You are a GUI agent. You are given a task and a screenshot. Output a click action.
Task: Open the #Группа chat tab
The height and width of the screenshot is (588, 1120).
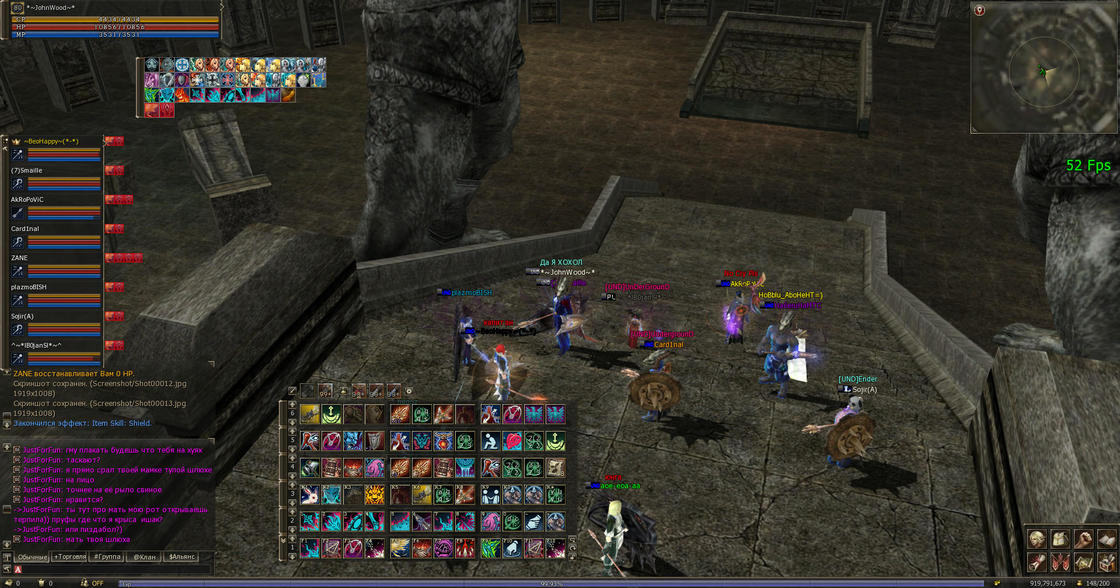coord(107,556)
